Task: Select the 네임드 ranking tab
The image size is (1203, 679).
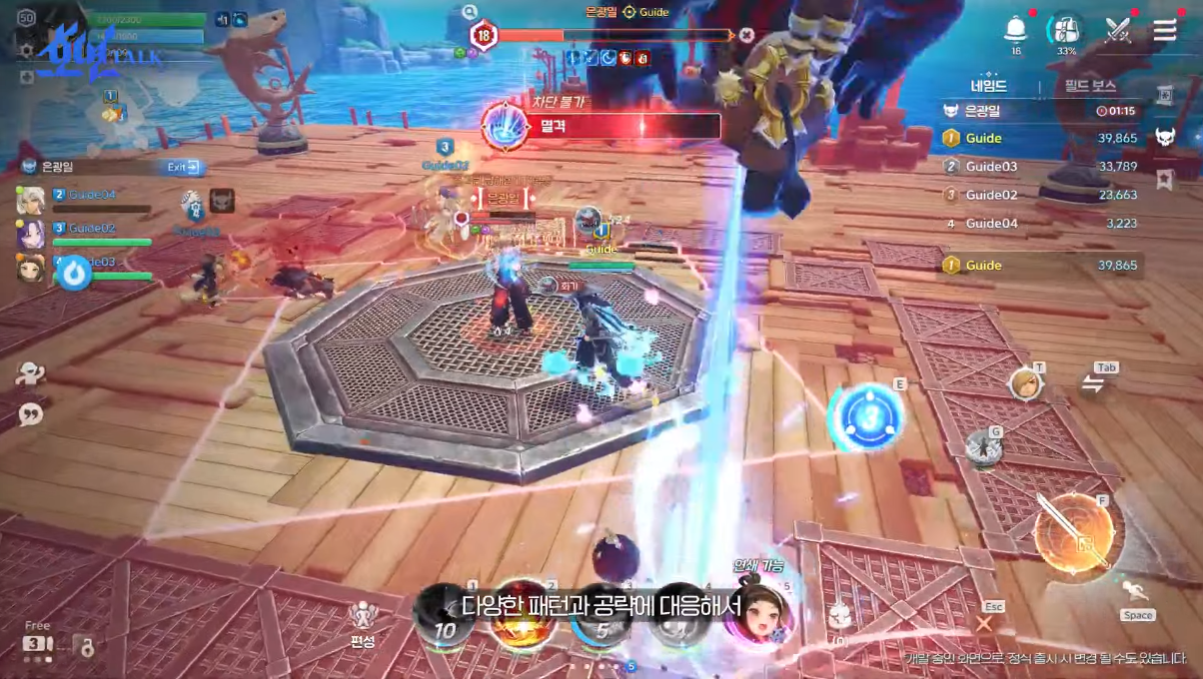Action: pos(988,87)
